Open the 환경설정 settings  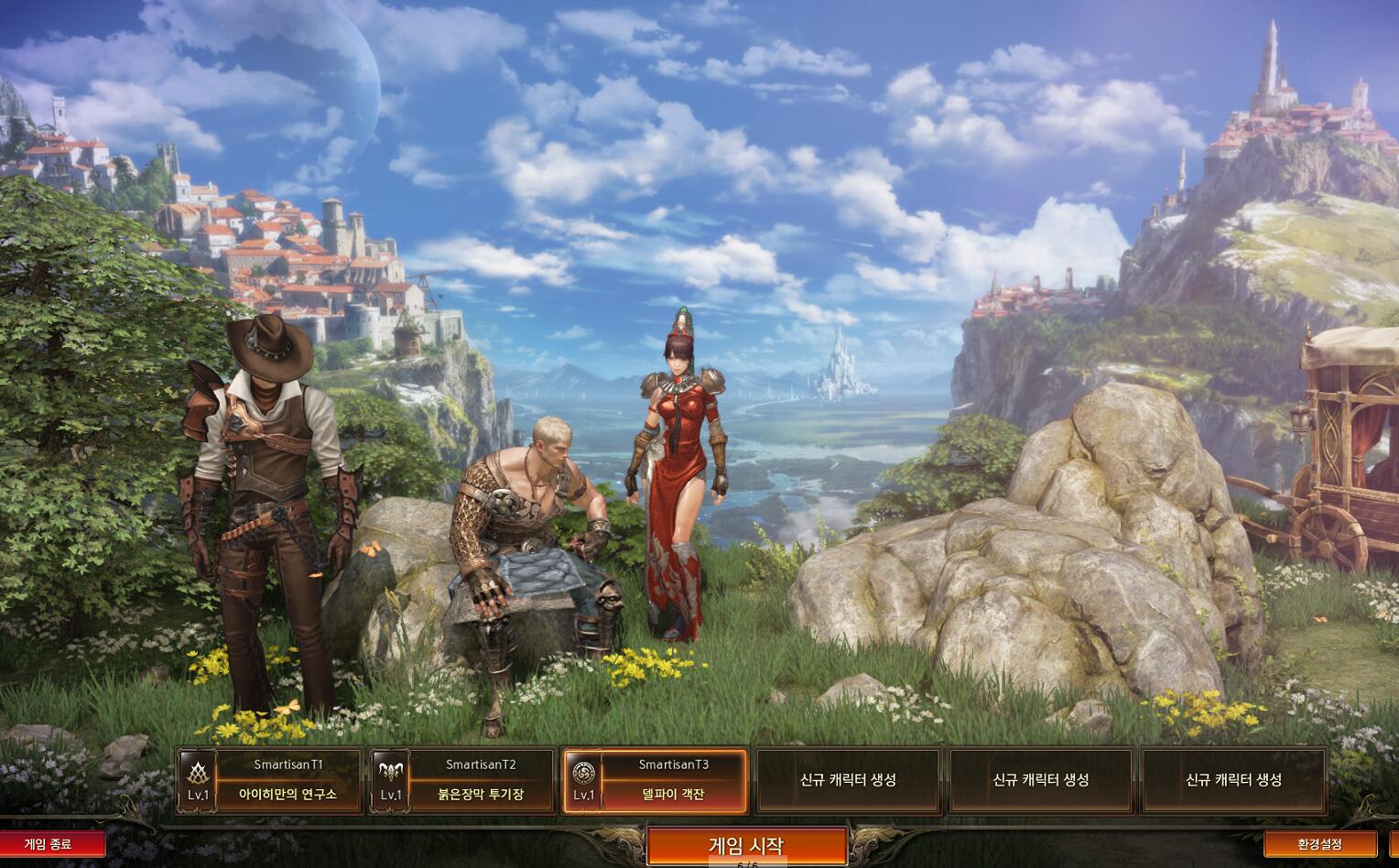pyautogui.click(x=1319, y=844)
